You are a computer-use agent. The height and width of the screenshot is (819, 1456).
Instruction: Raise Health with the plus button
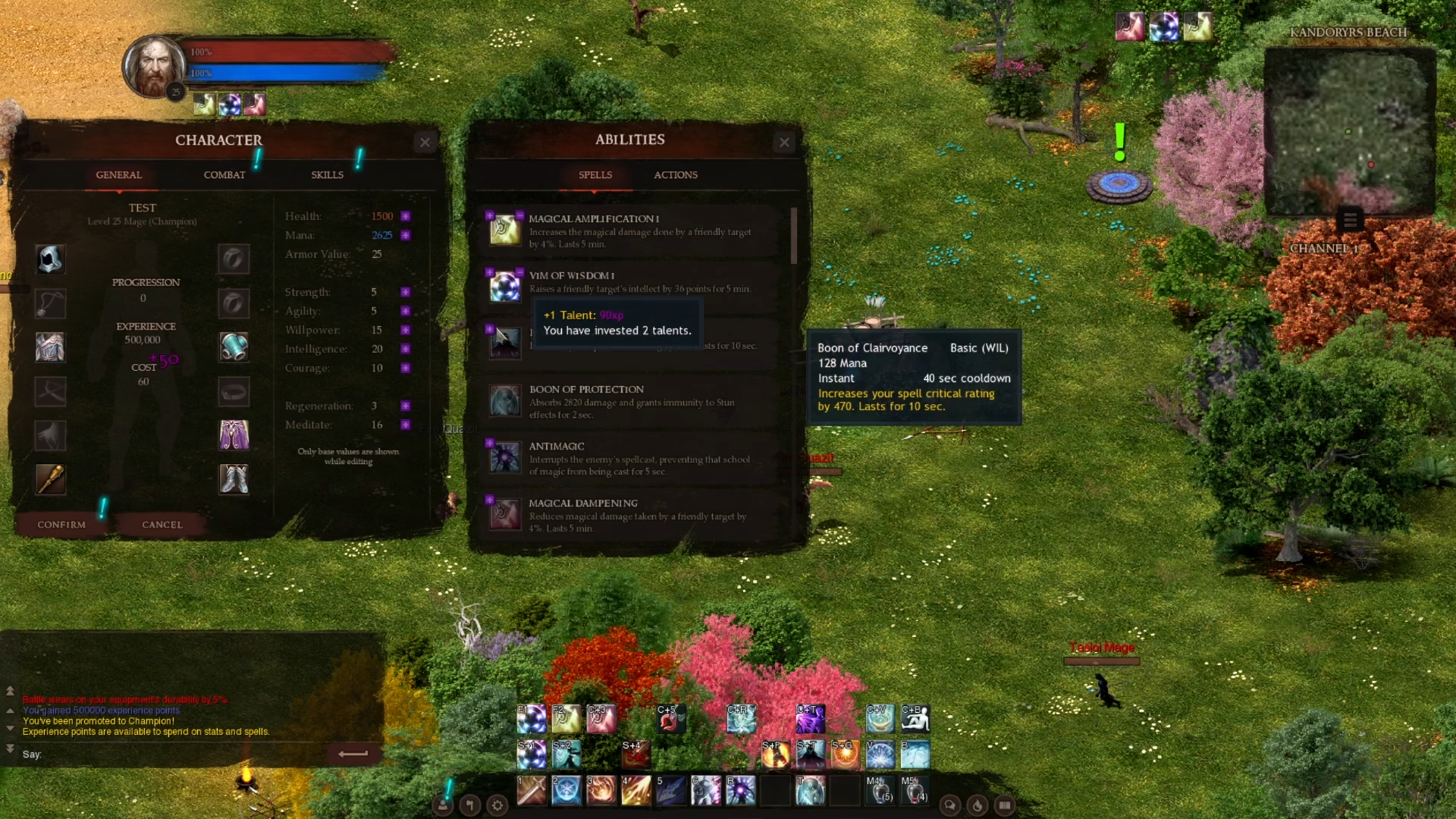pyautogui.click(x=406, y=216)
